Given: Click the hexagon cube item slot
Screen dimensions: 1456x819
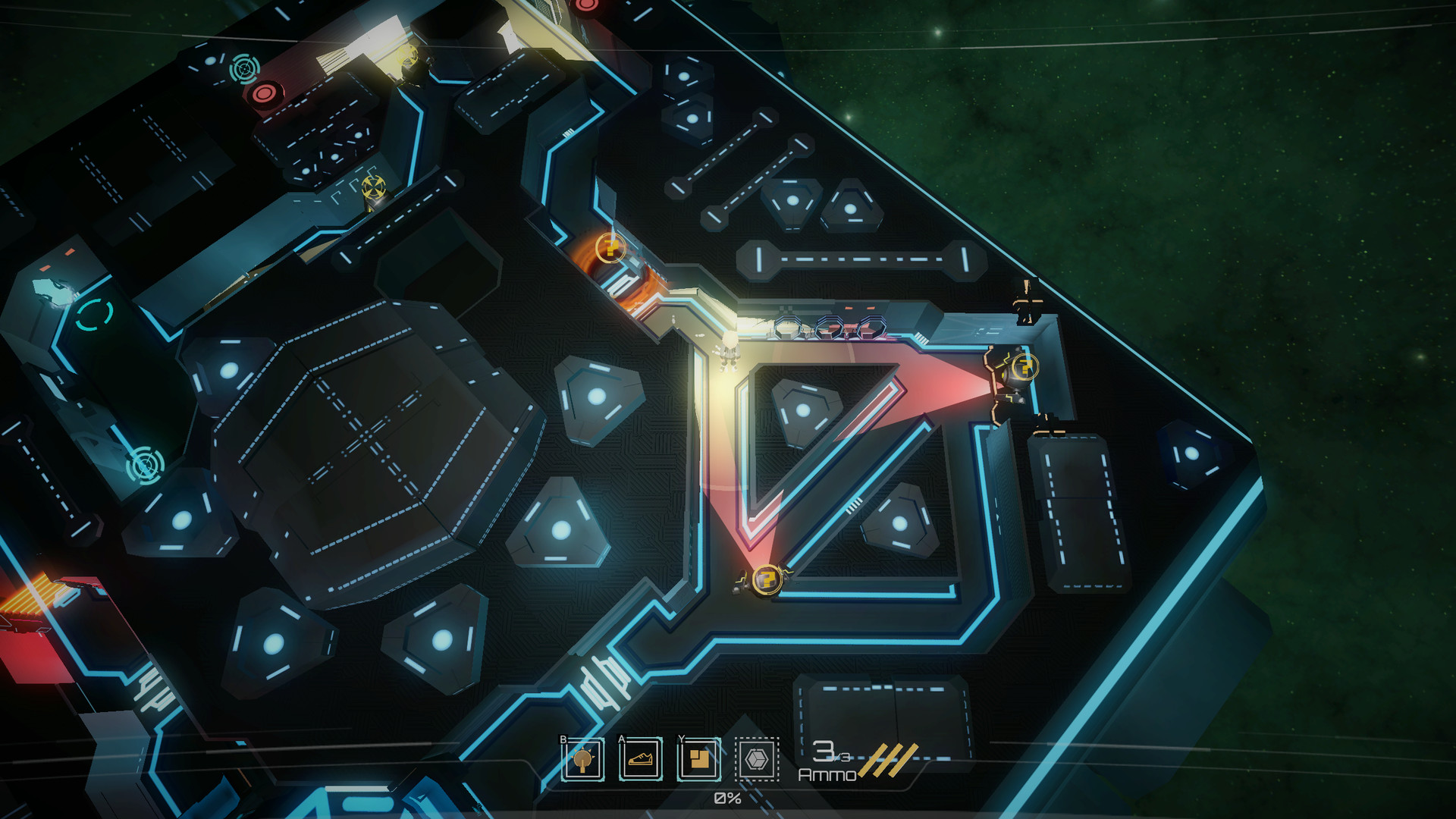Looking at the screenshot, I should click(757, 759).
